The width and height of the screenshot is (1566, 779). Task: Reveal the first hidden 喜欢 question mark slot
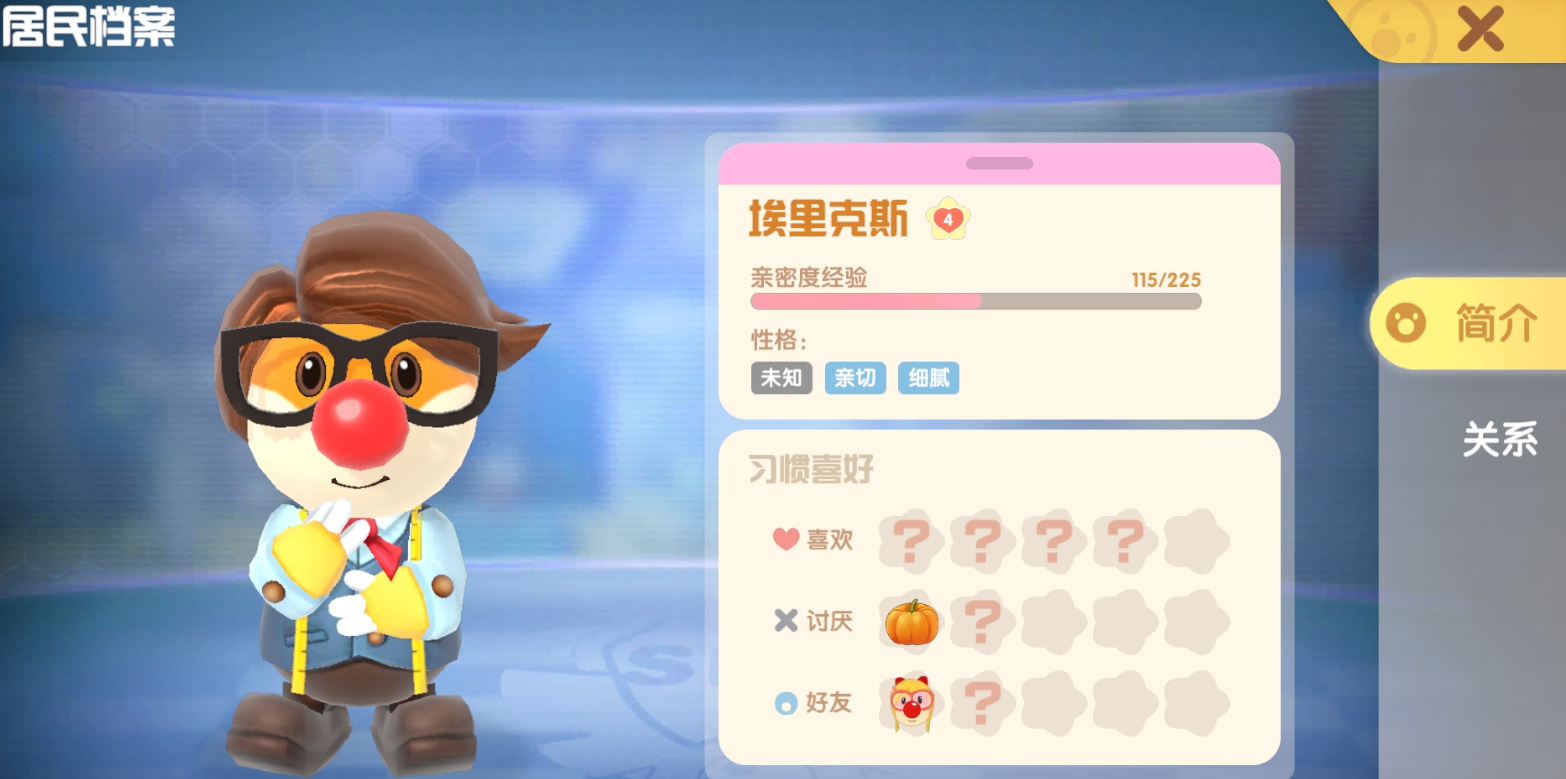[910, 540]
